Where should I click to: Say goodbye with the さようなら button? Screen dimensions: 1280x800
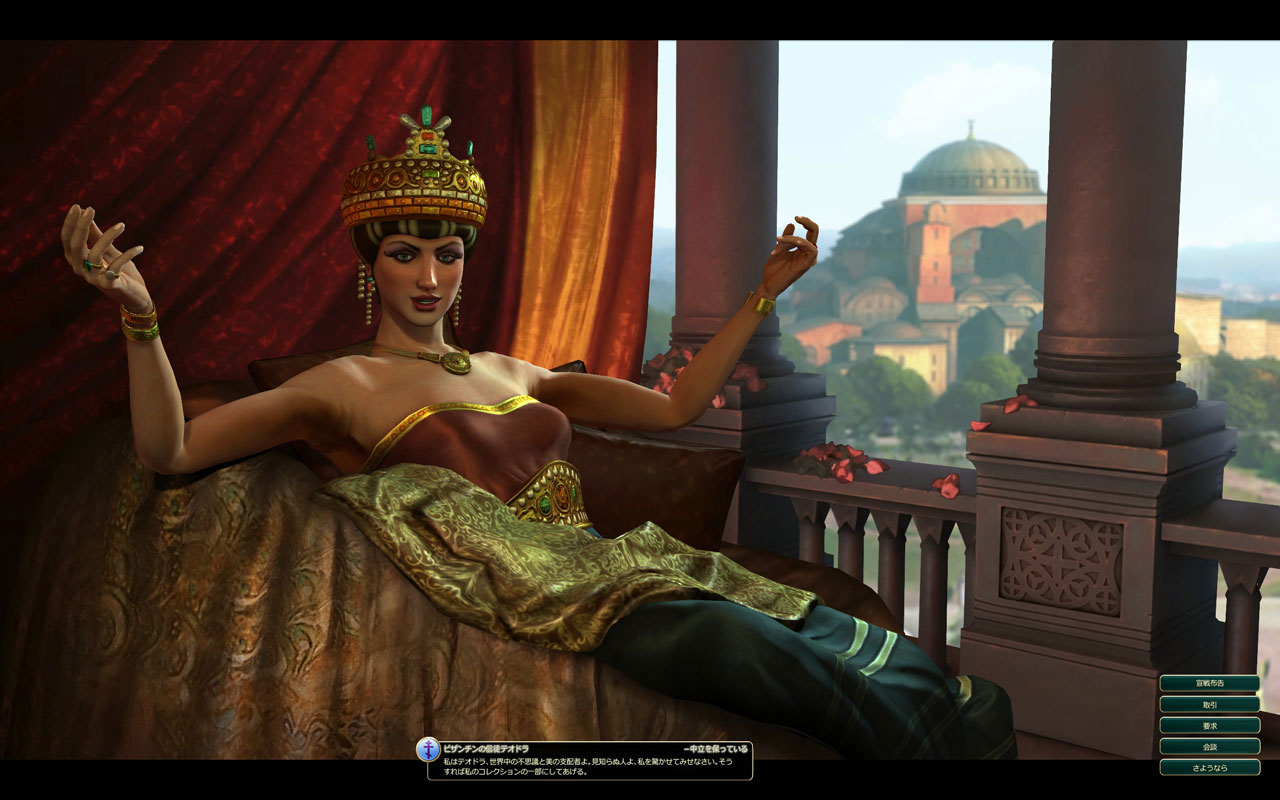(x=1209, y=768)
